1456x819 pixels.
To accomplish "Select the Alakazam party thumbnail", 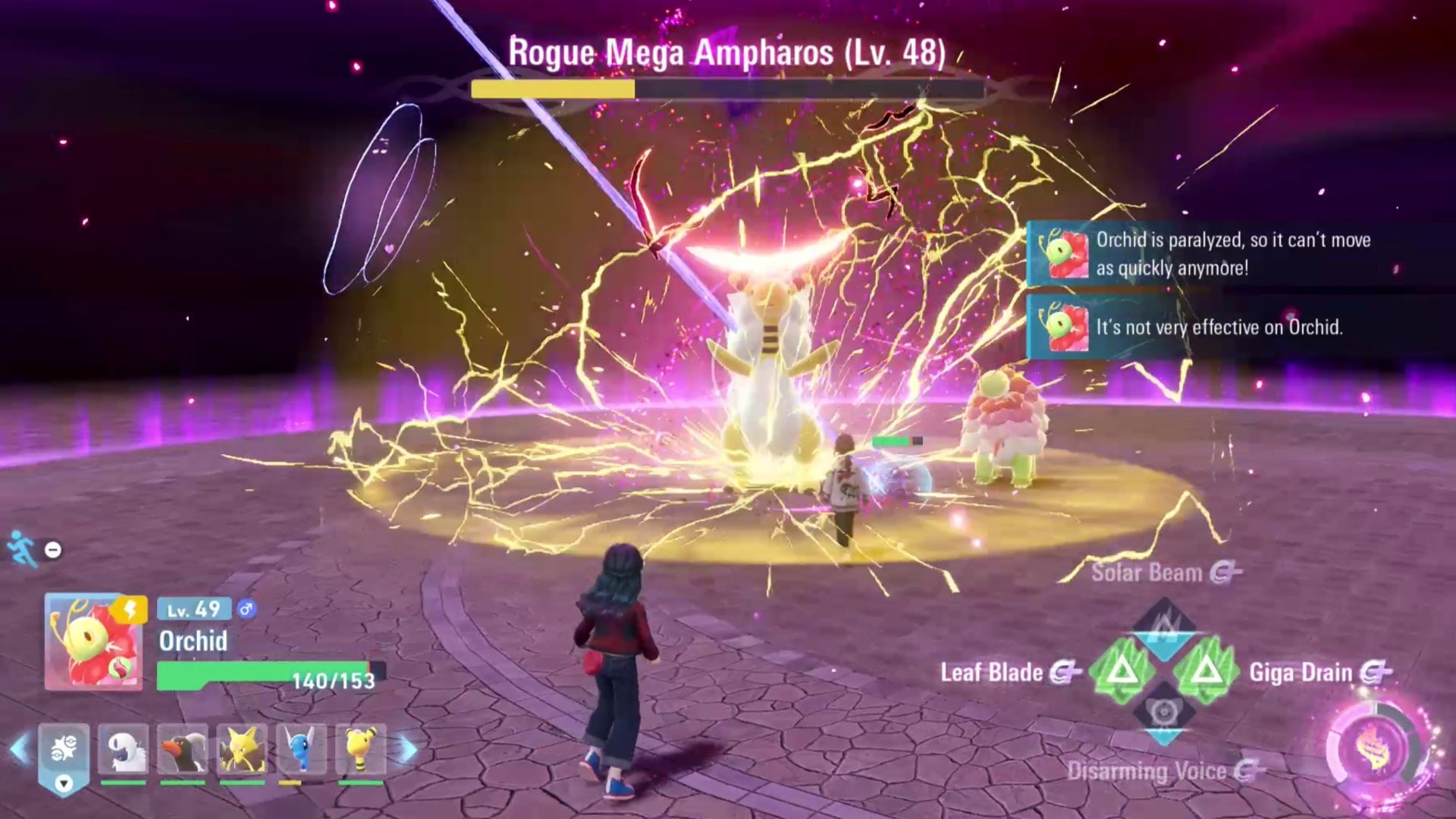I will tap(243, 749).
